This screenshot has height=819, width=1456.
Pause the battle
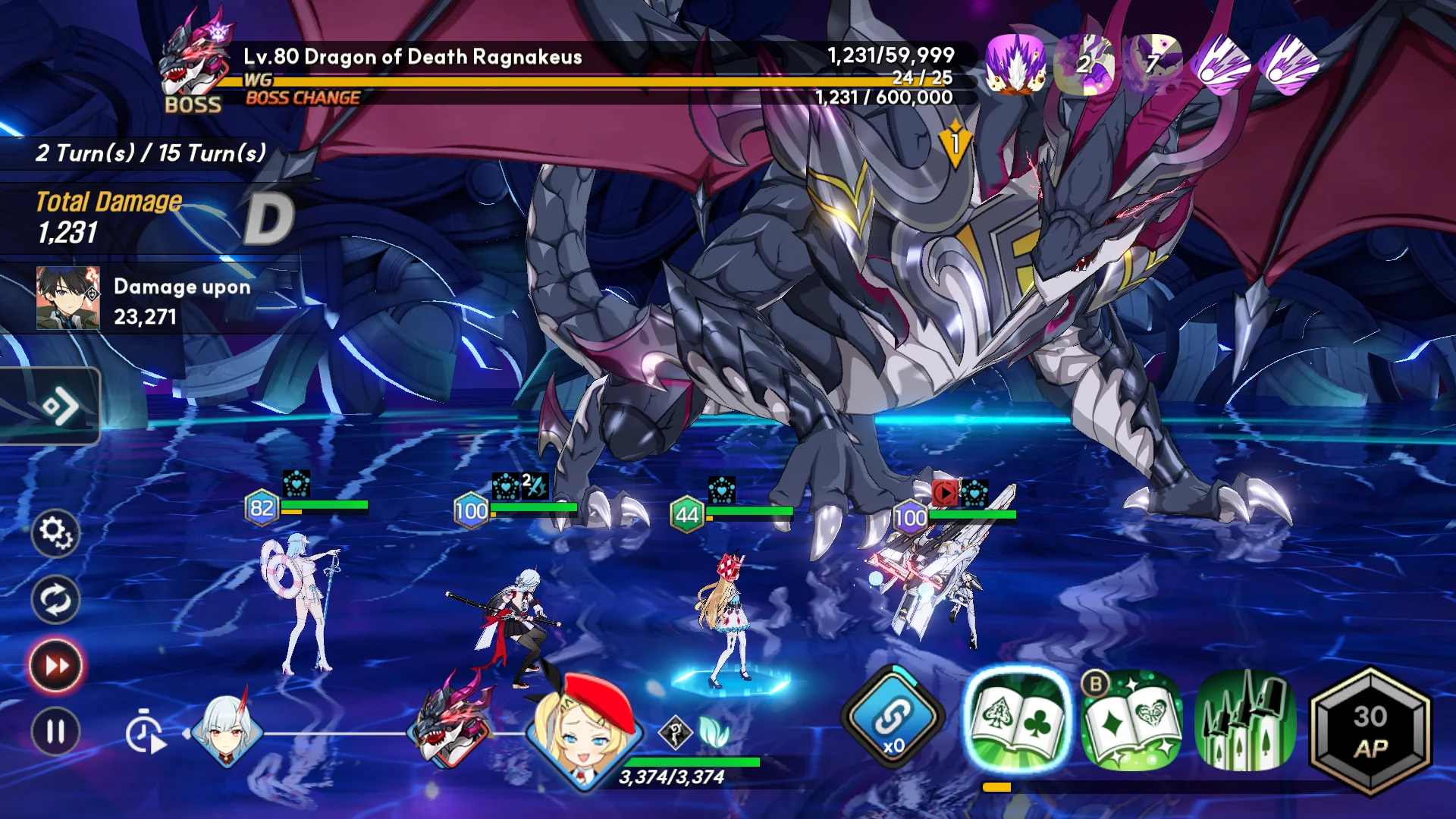[x=55, y=732]
